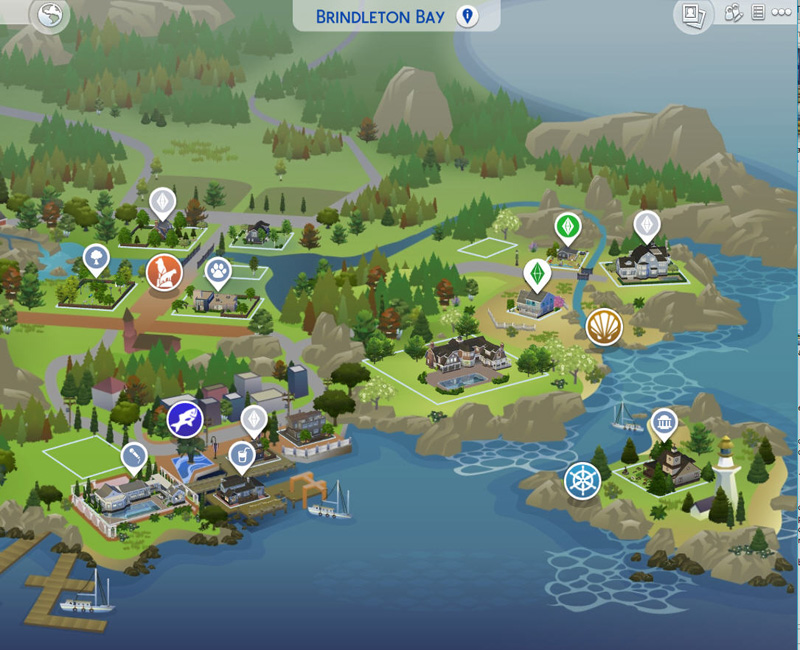Select the park lot marker with tree icon
Screen dimensions: 800x650
96,258
